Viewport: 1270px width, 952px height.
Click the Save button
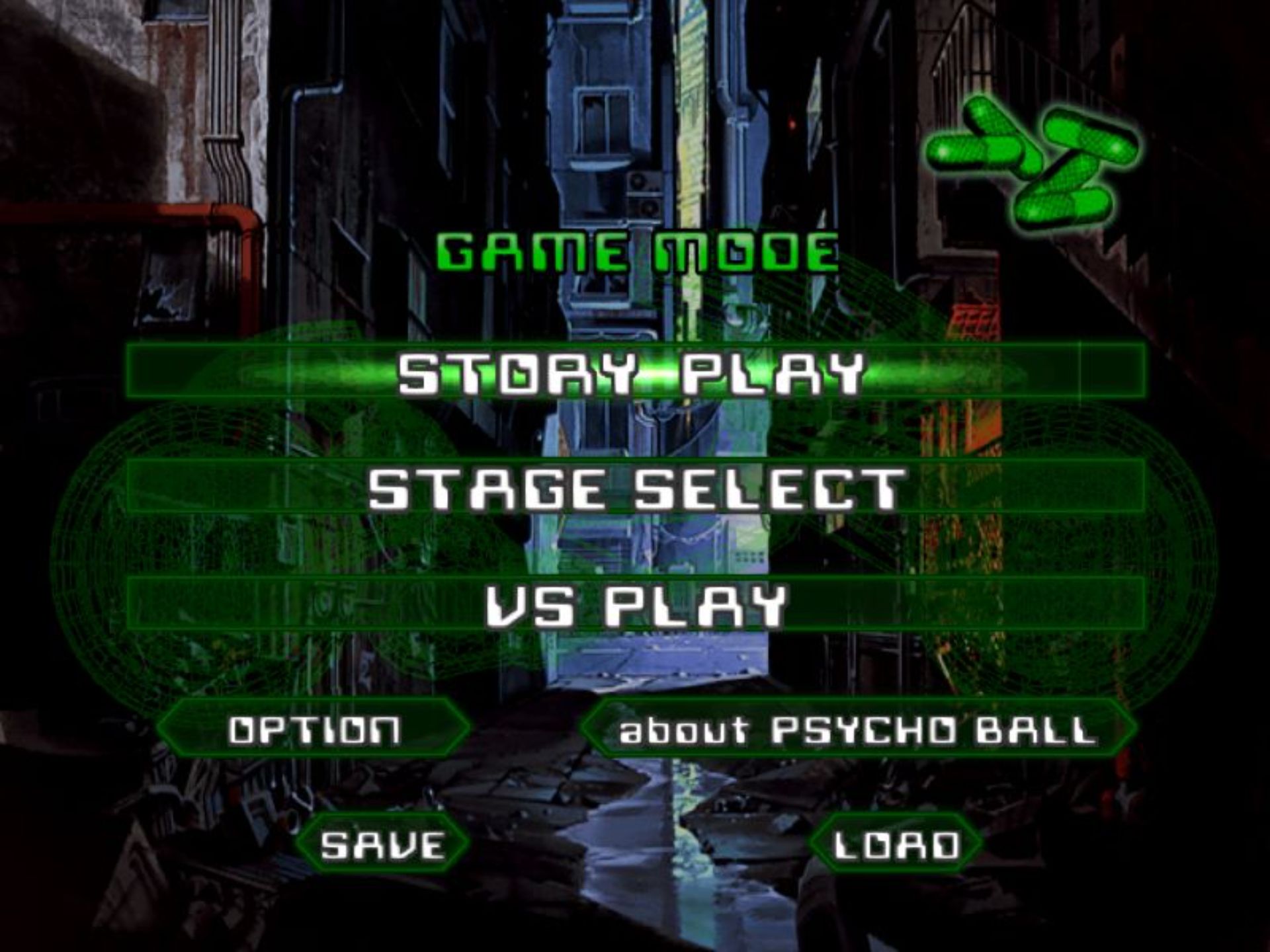pyautogui.click(x=382, y=844)
